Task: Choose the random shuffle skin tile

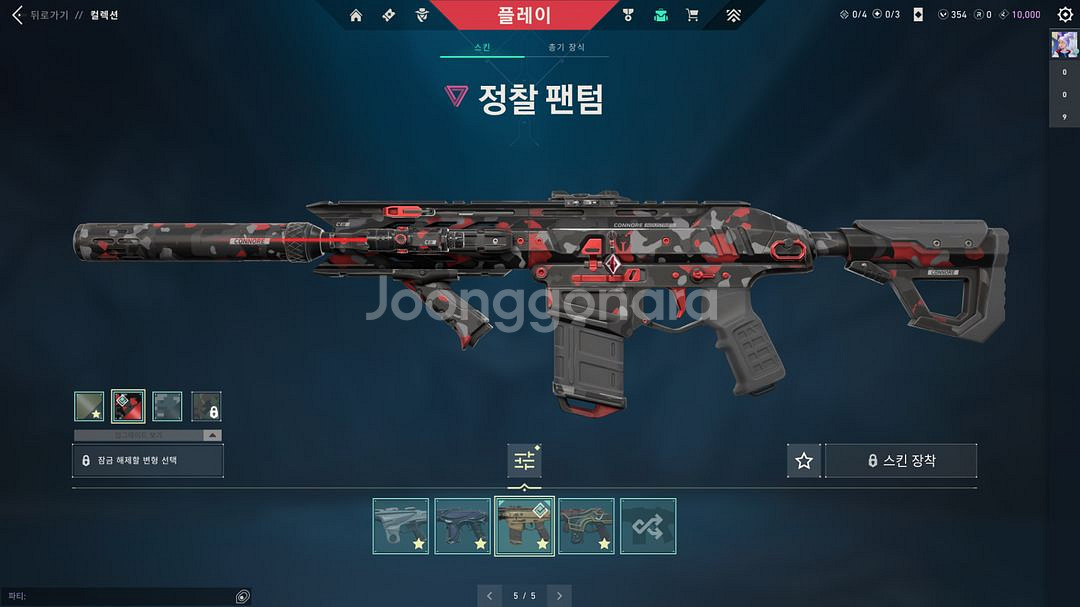Action: tap(648, 526)
